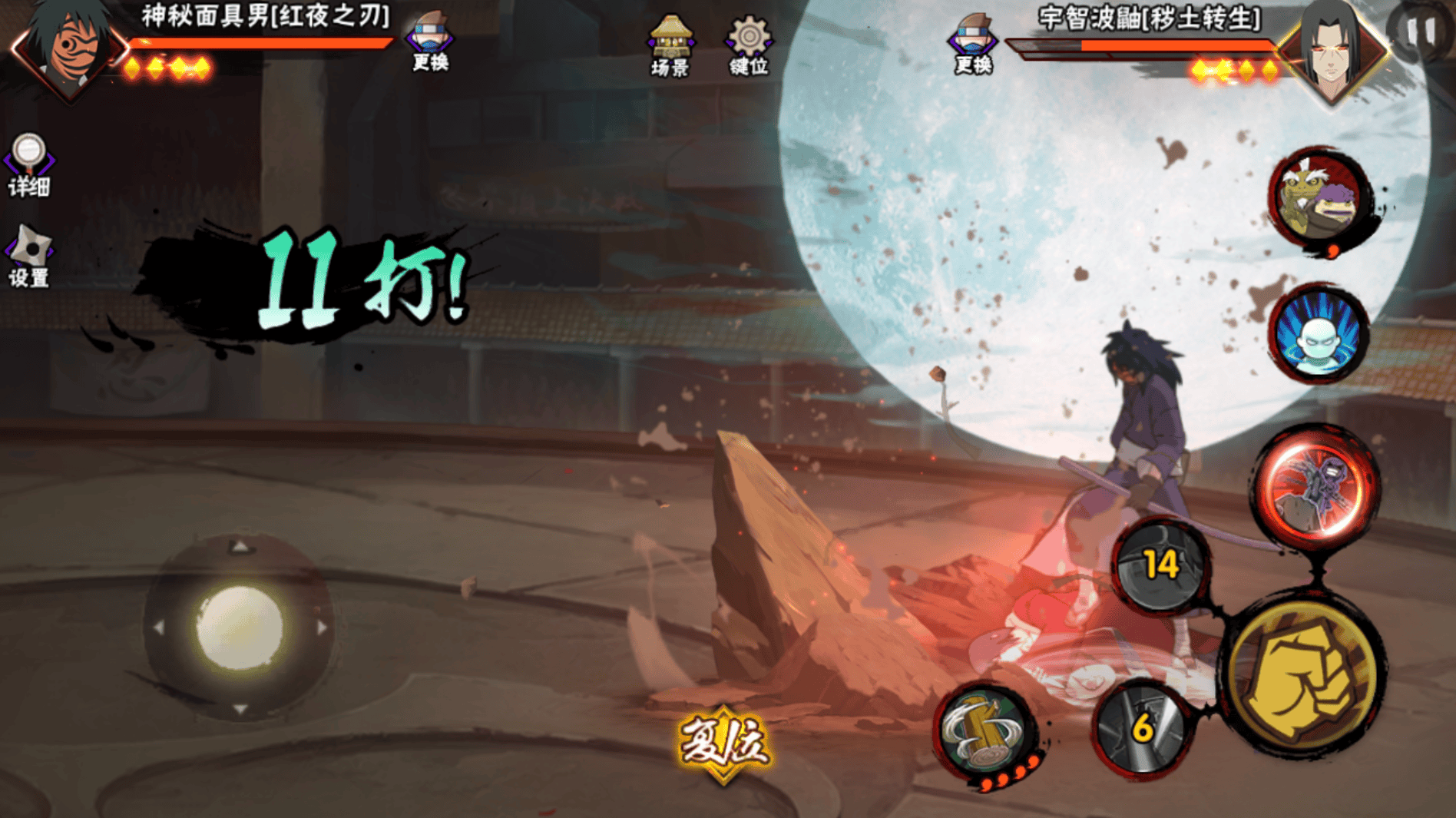Open the 场景 scene selector
1456x818 pixels.
[x=670, y=46]
